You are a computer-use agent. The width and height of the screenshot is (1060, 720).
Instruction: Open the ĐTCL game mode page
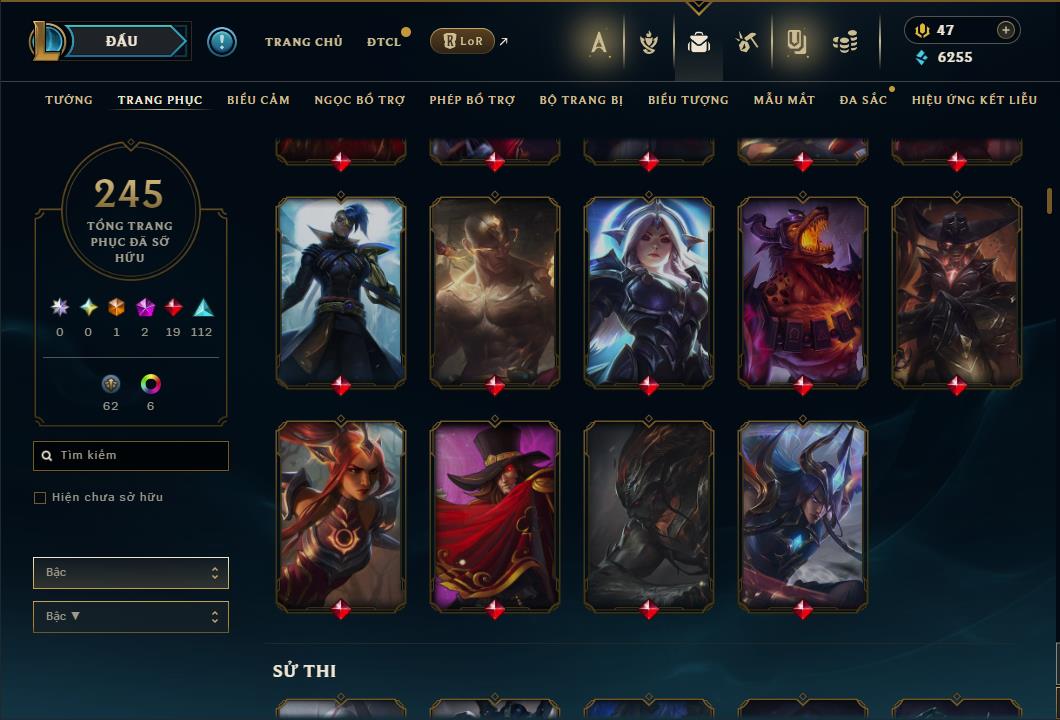click(x=383, y=42)
